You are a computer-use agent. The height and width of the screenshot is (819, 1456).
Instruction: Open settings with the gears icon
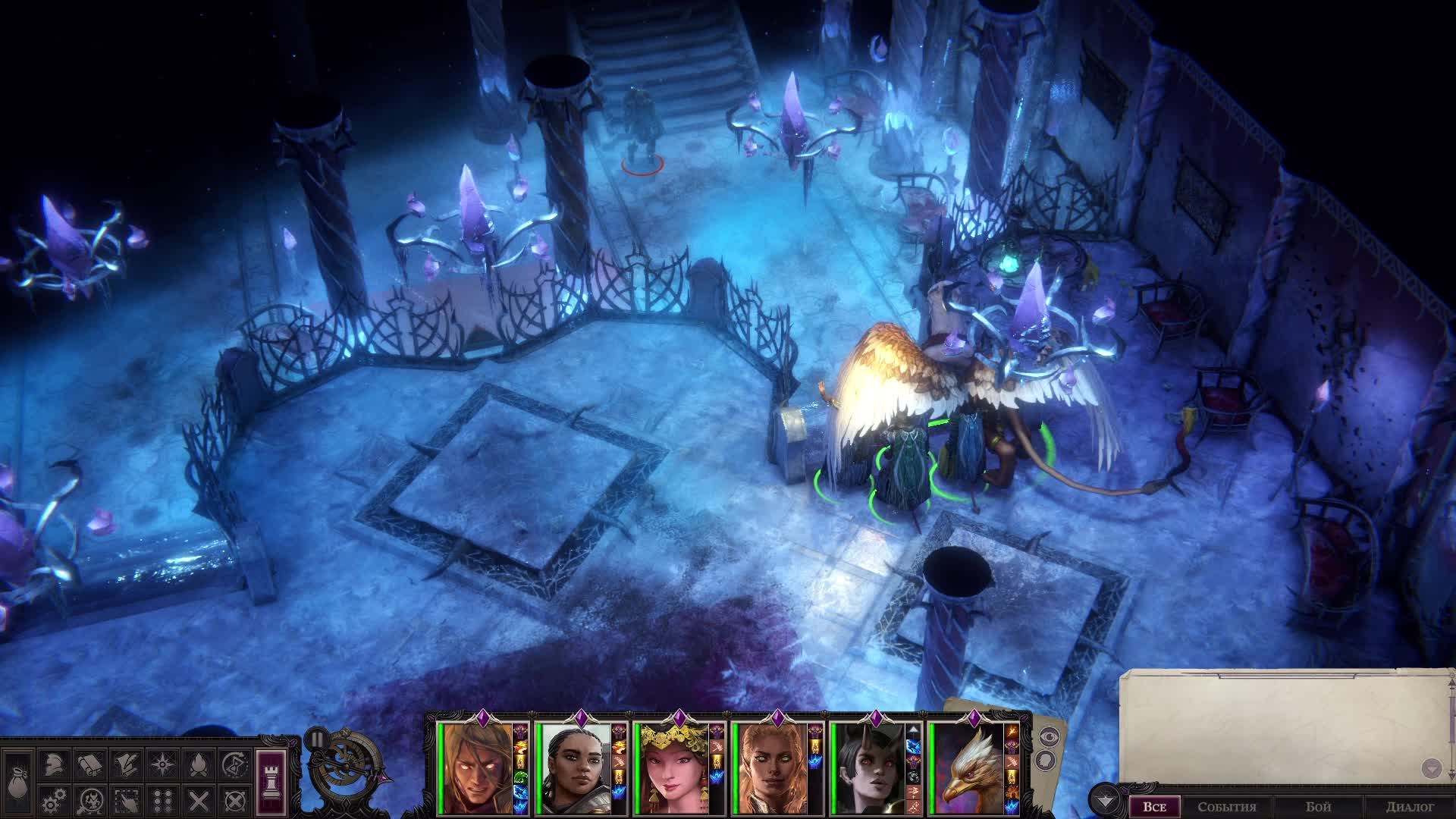[52, 800]
